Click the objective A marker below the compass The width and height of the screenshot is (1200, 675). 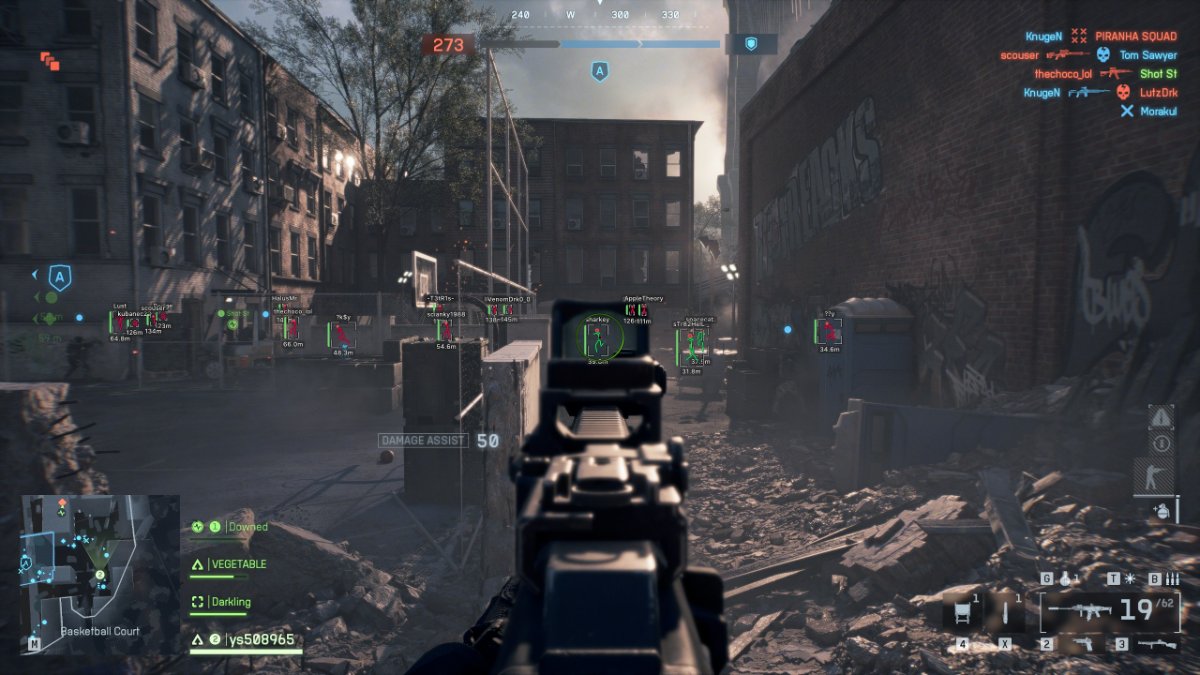click(x=600, y=71)
